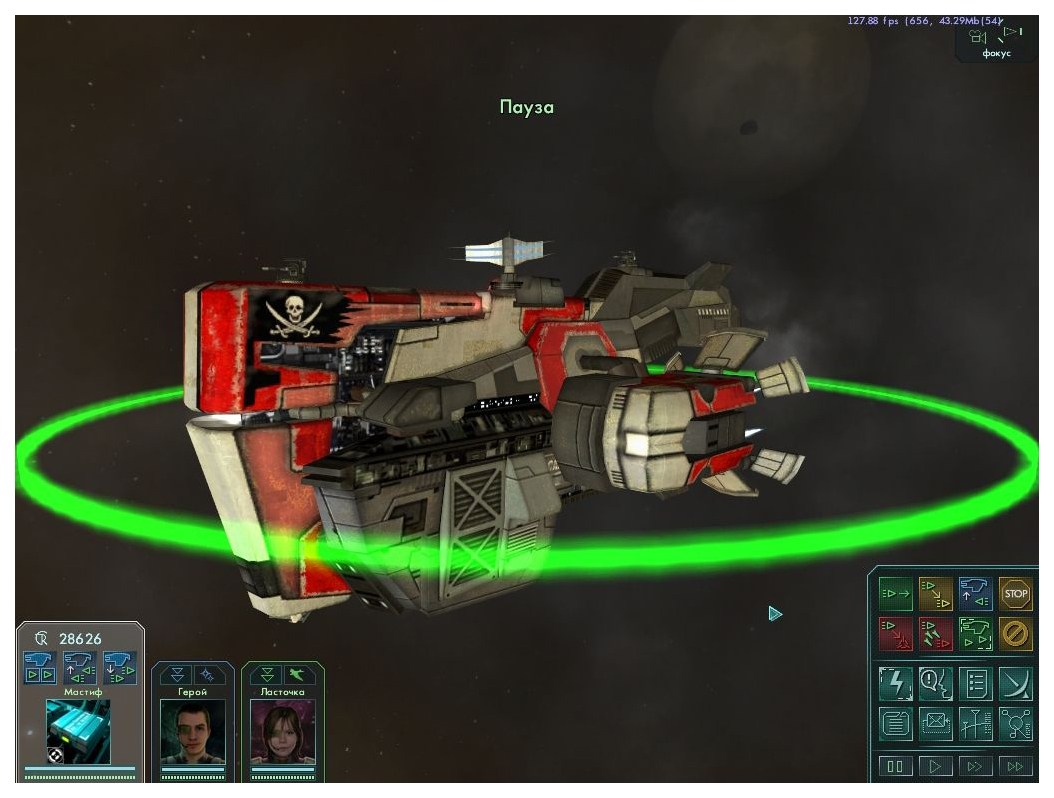1054x798 pixels.
Task: Open the envelope messages panel
Action: click(x=935, y=723)
